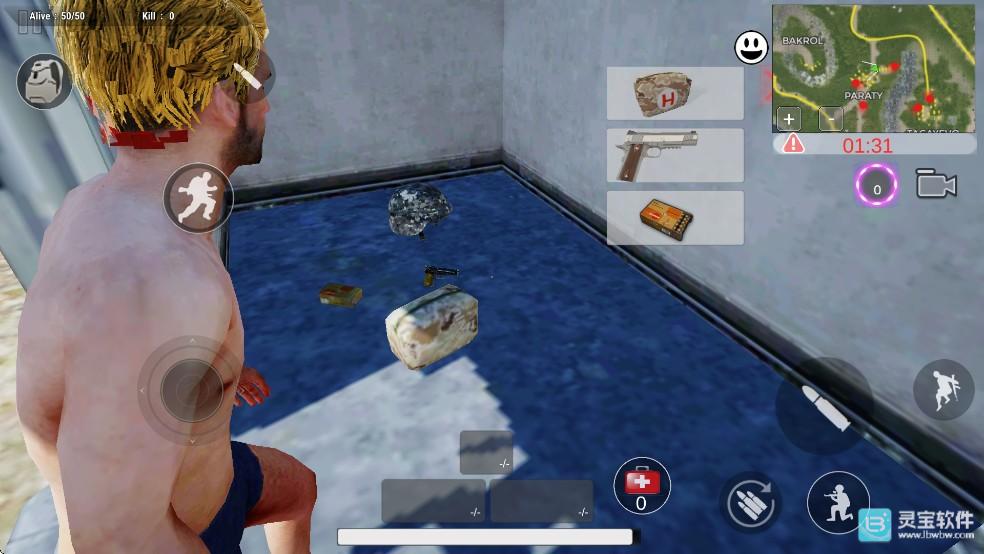Screen dimensions: 984x554
Task: Zoom in the minimap
Action: [x=789, y=119]
